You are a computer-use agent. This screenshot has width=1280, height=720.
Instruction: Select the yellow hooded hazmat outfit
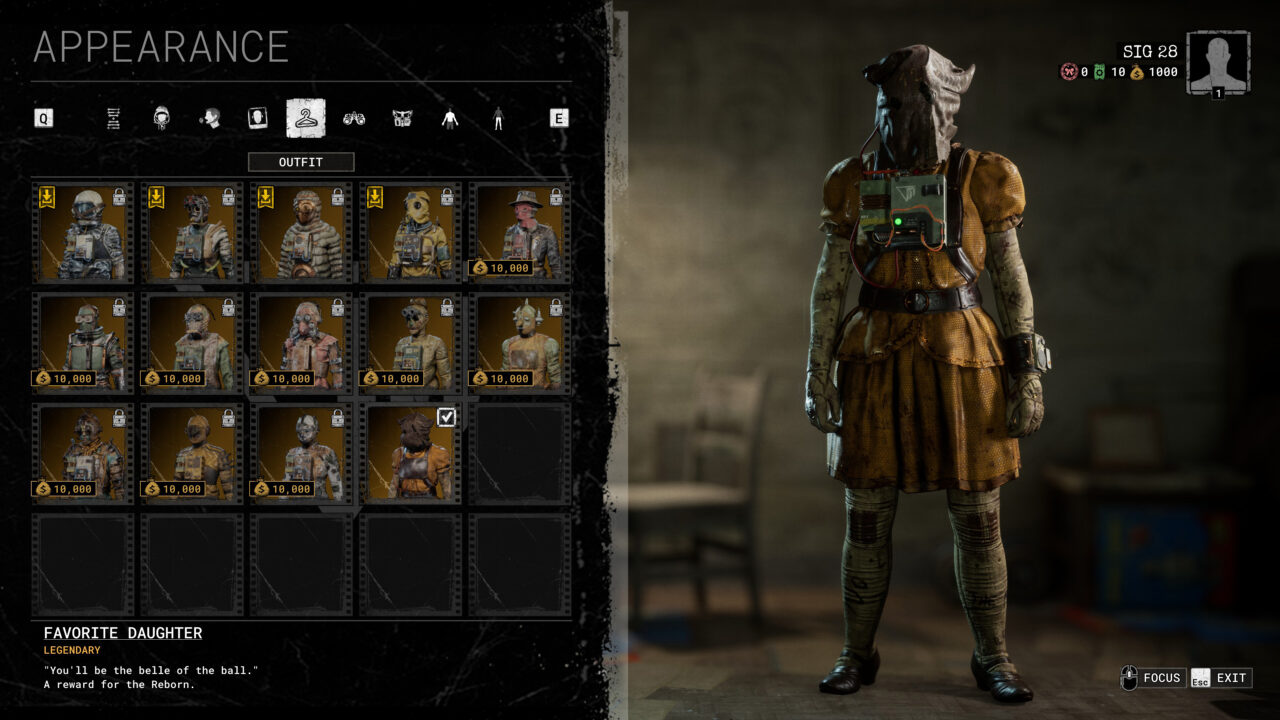[x=410, y=233]
